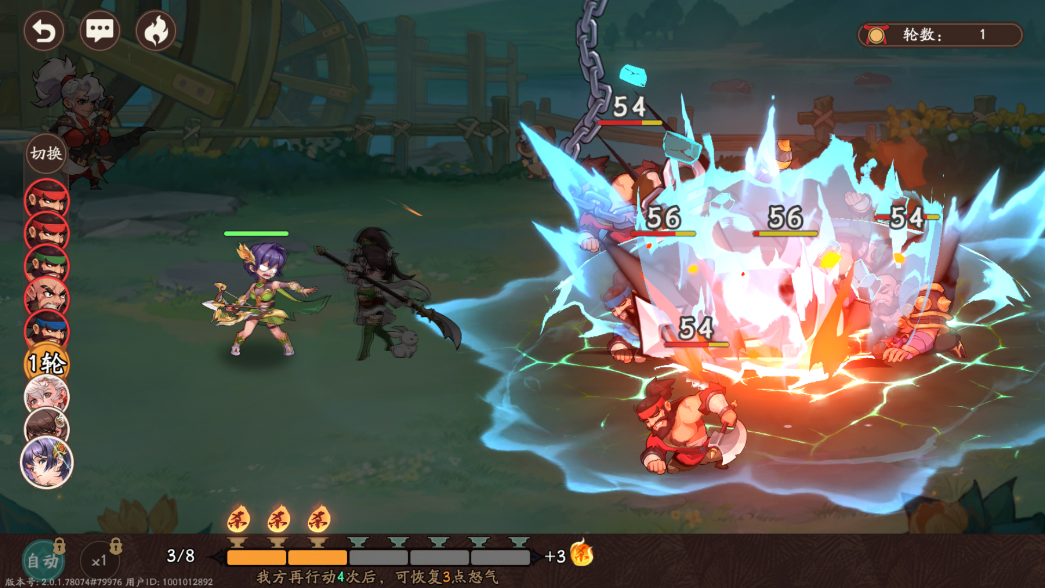Open the chat speech bubble button
1045x588 pixels.
pyautogui.click(x=99, y=31)
